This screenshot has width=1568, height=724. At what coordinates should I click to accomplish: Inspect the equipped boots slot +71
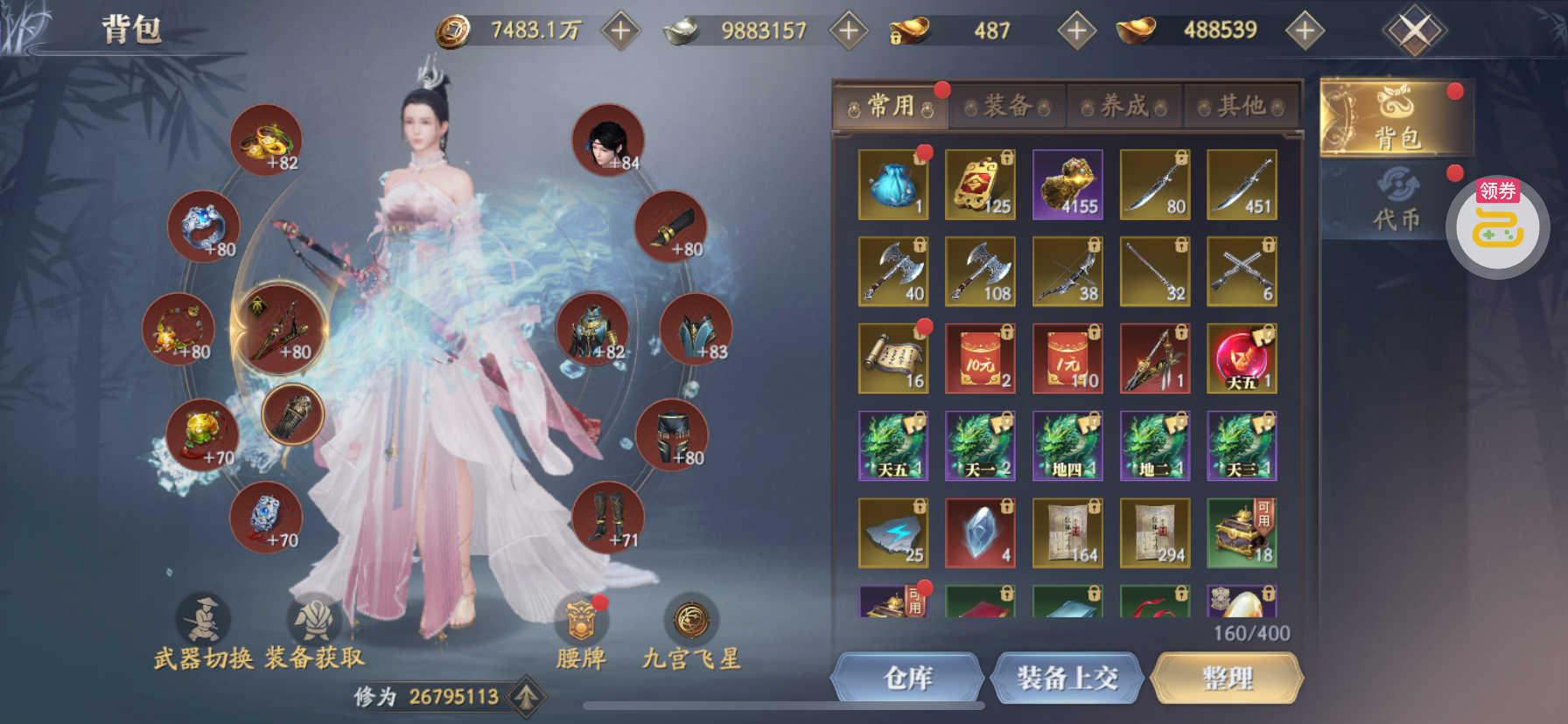pos(608,517)
